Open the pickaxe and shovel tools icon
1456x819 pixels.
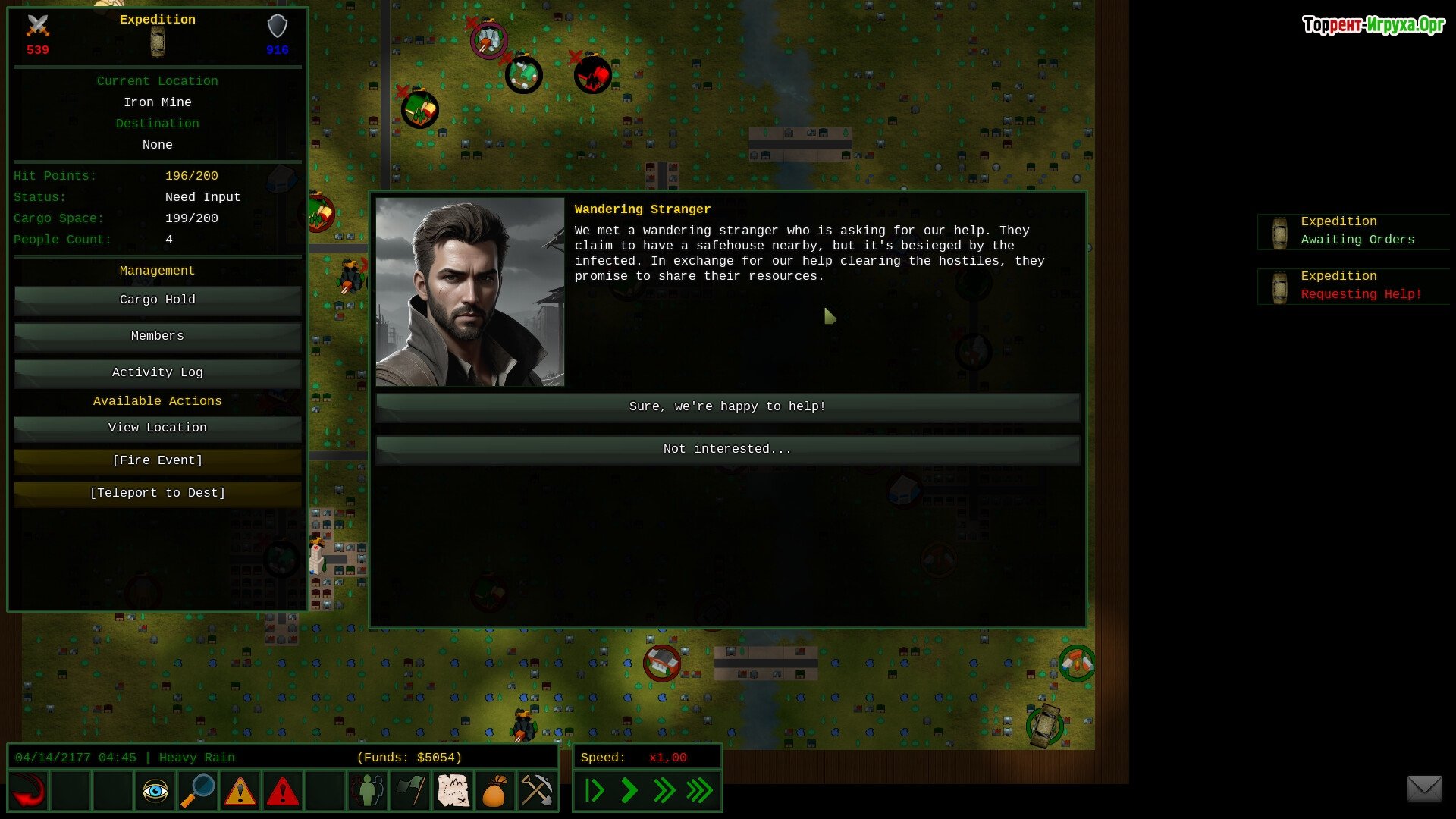(536, 792)
